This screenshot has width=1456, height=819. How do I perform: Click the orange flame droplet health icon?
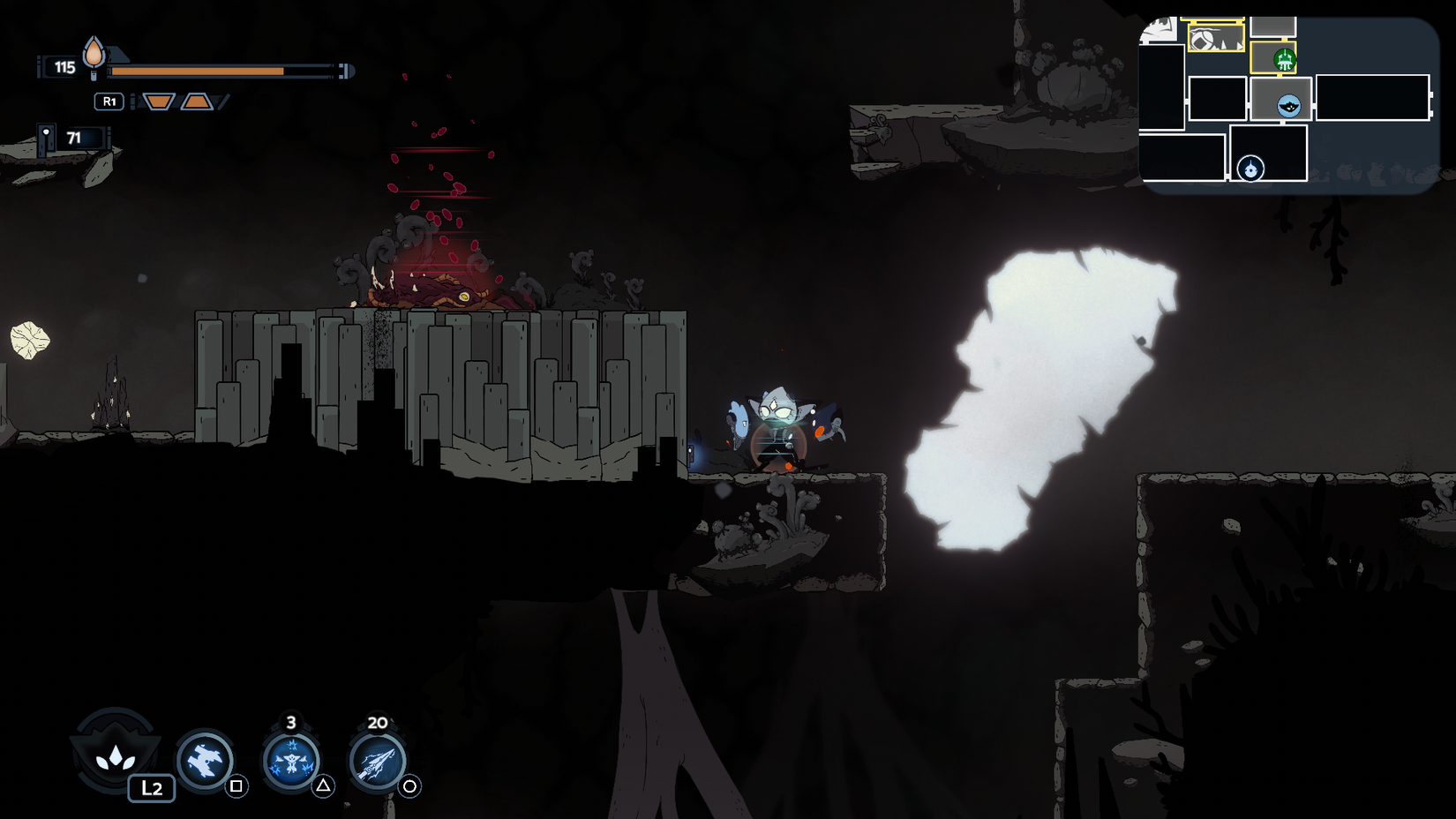click(93, 56)
